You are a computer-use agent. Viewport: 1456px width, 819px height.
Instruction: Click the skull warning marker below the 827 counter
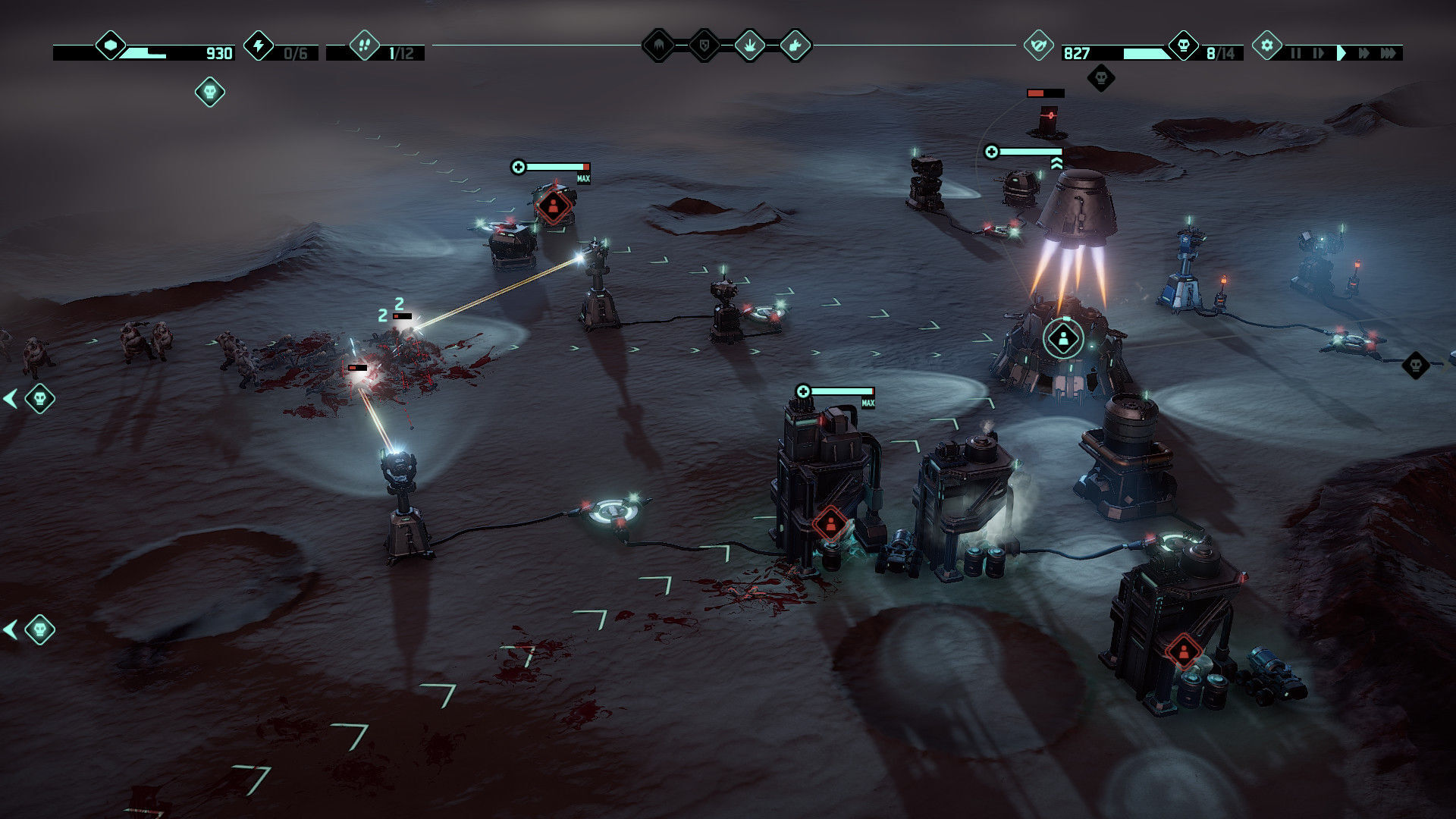[x=1100, y=78]
